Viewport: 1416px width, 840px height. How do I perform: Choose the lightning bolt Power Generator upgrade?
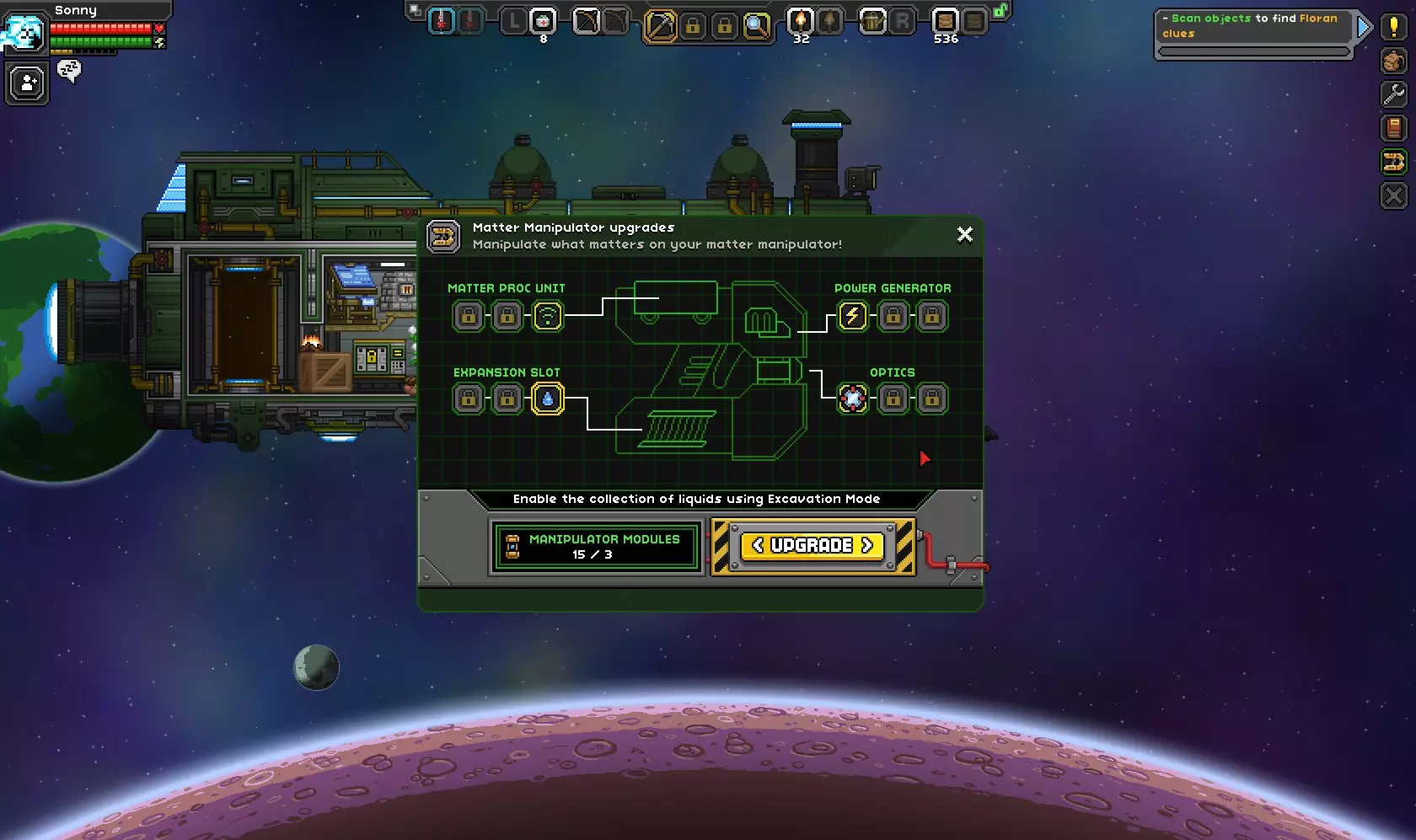(x=853, y=316)
